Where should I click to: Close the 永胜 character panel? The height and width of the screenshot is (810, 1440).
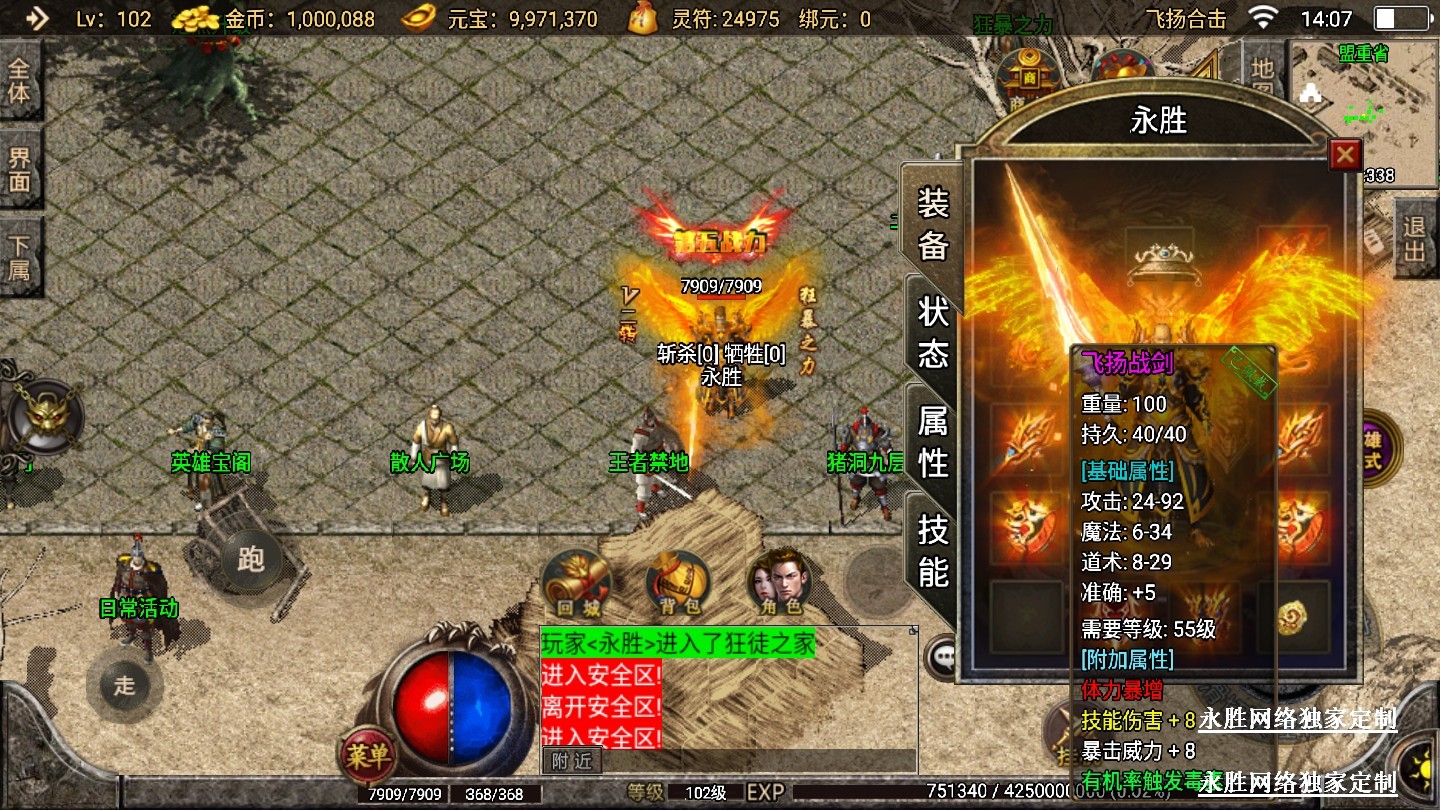(1345, 155)
